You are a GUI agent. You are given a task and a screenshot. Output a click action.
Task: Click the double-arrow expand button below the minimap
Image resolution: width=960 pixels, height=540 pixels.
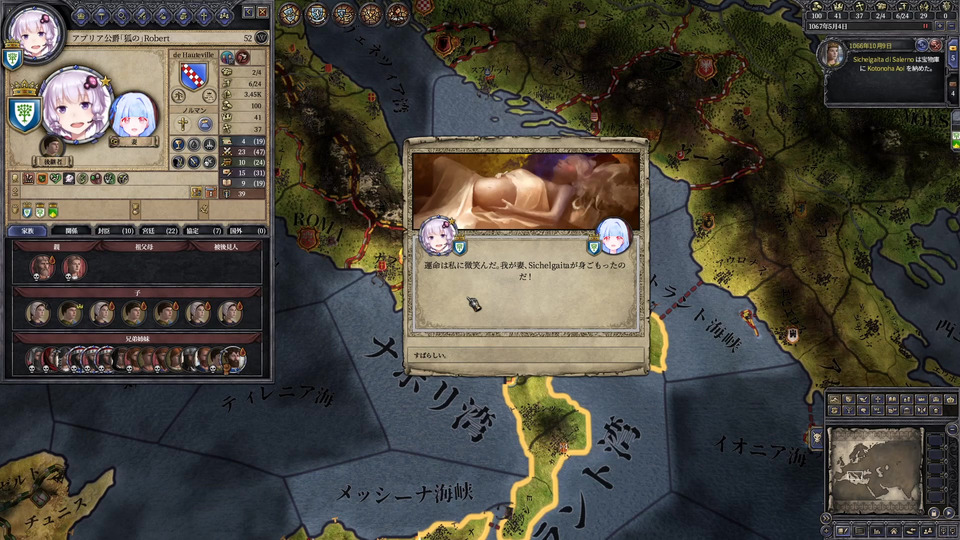(x=827, y=518)
